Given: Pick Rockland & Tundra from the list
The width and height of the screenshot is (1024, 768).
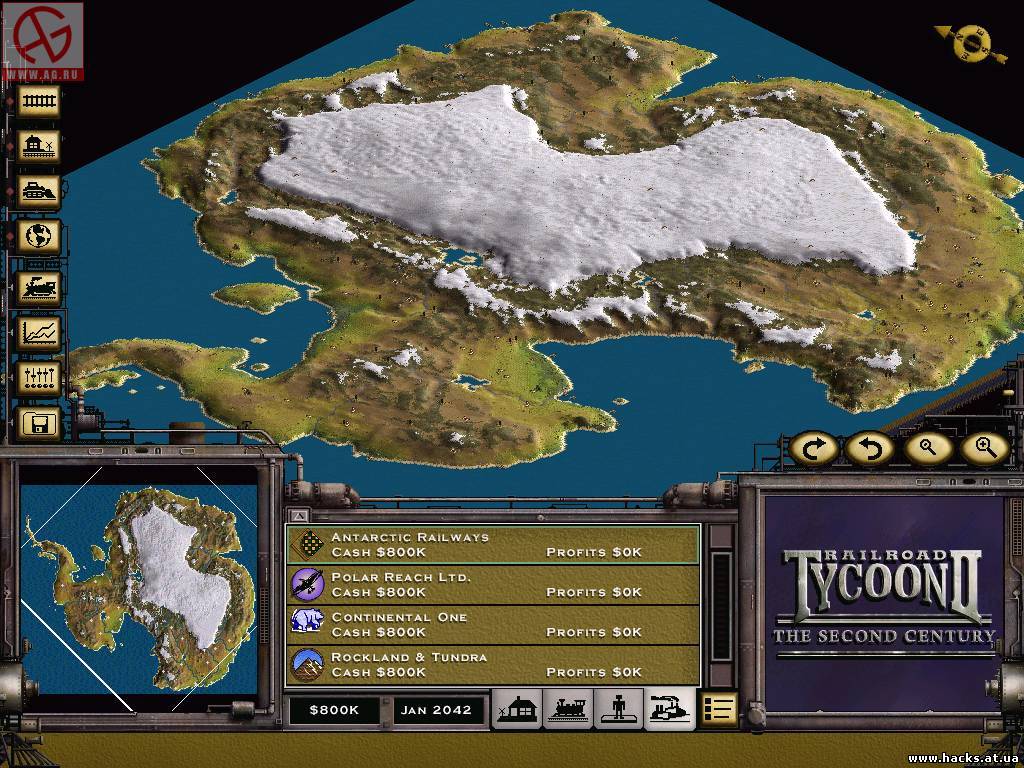Looking at the screenshot, I should tap(494, 664).
